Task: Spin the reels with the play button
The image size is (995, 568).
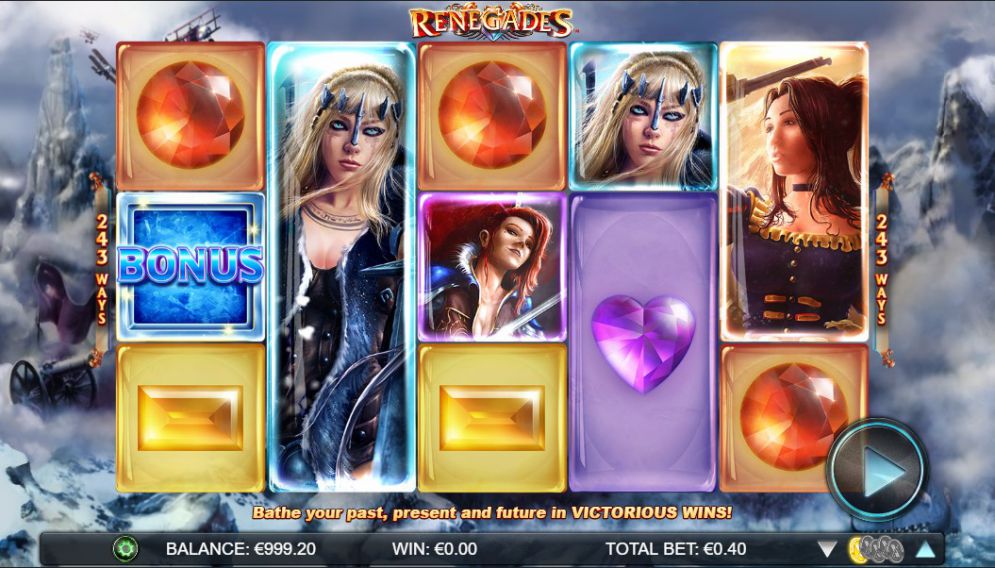Action: pyautogui.click(x=877, y=469)
